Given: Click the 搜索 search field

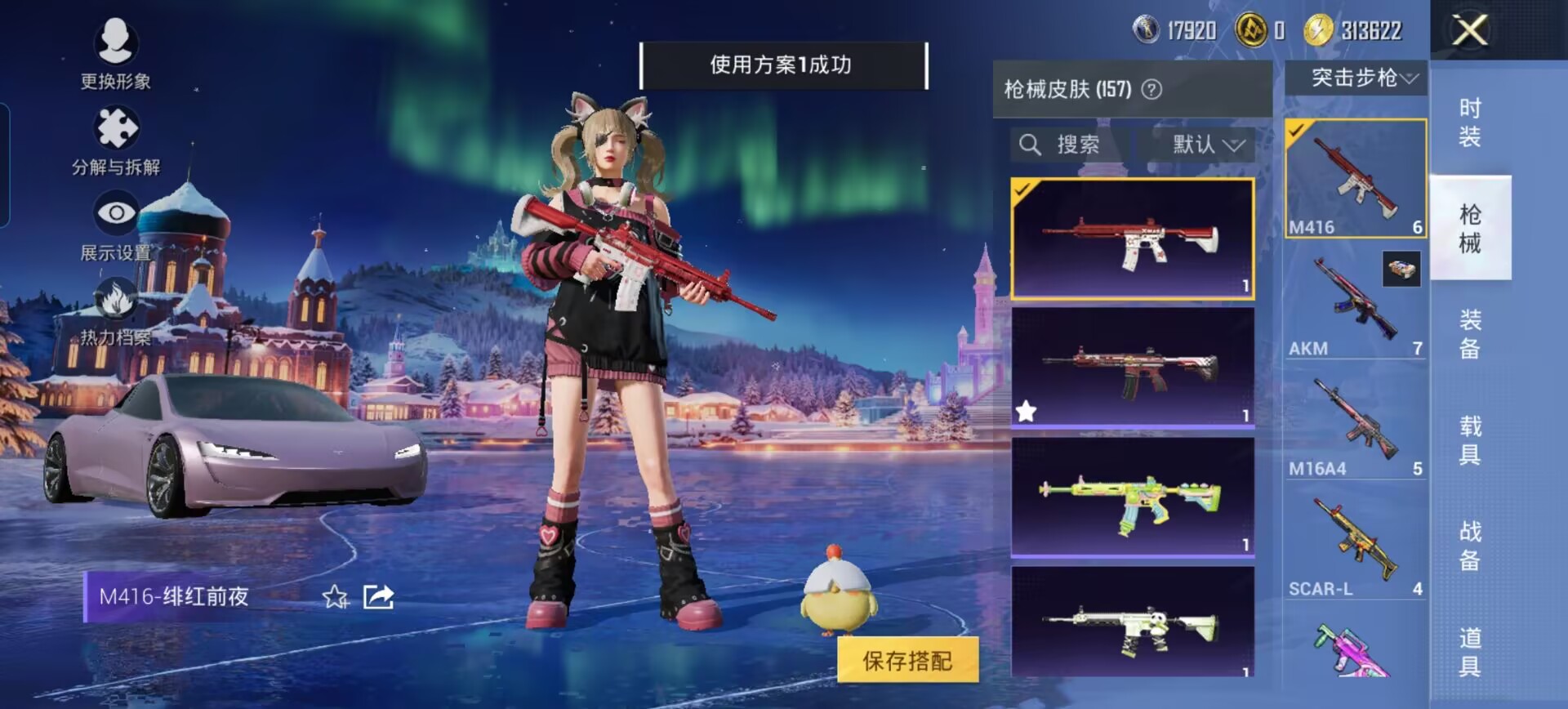Looking at the screenshot, I should (1071, 145).
